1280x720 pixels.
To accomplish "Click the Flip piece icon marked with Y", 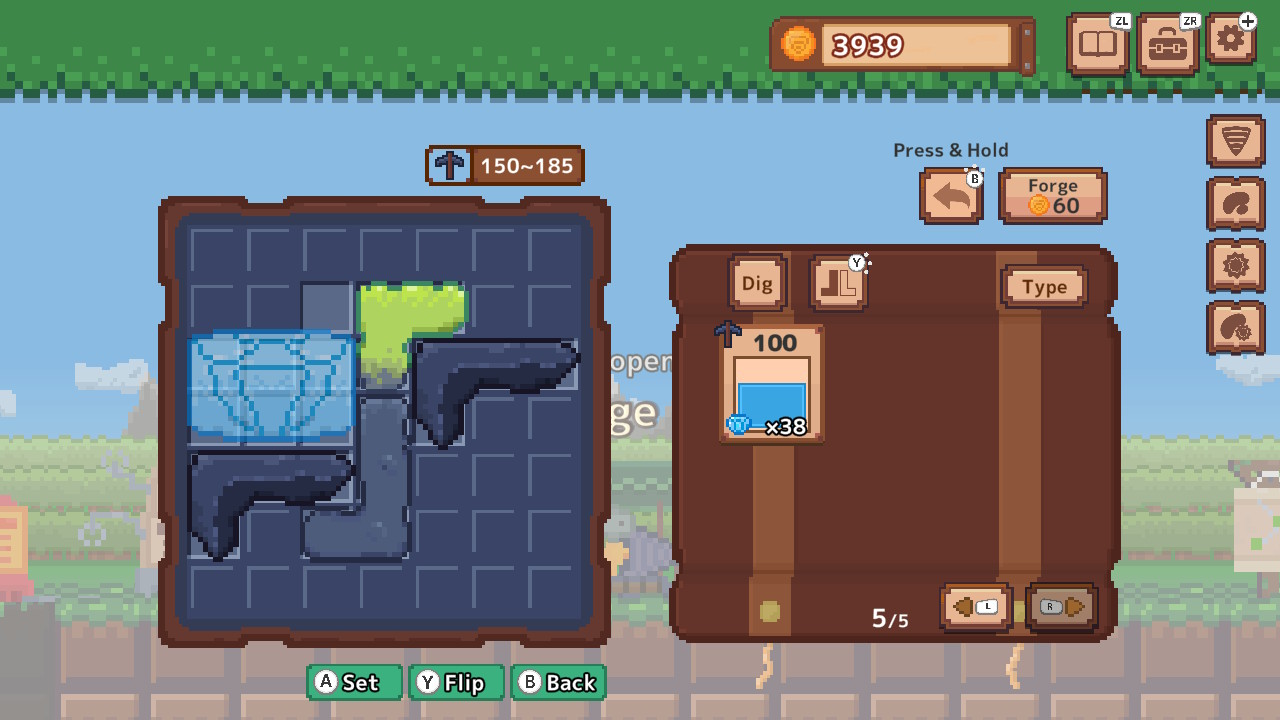I will pyautogui.click(x=839, y=283).
